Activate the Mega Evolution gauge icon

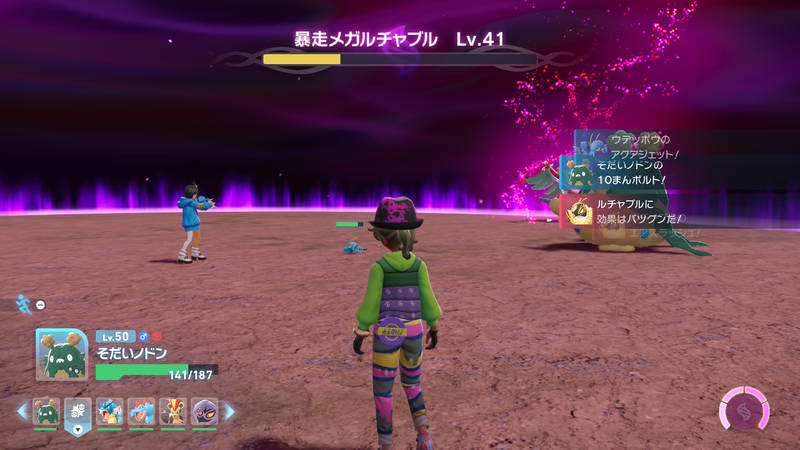point(745,411)
